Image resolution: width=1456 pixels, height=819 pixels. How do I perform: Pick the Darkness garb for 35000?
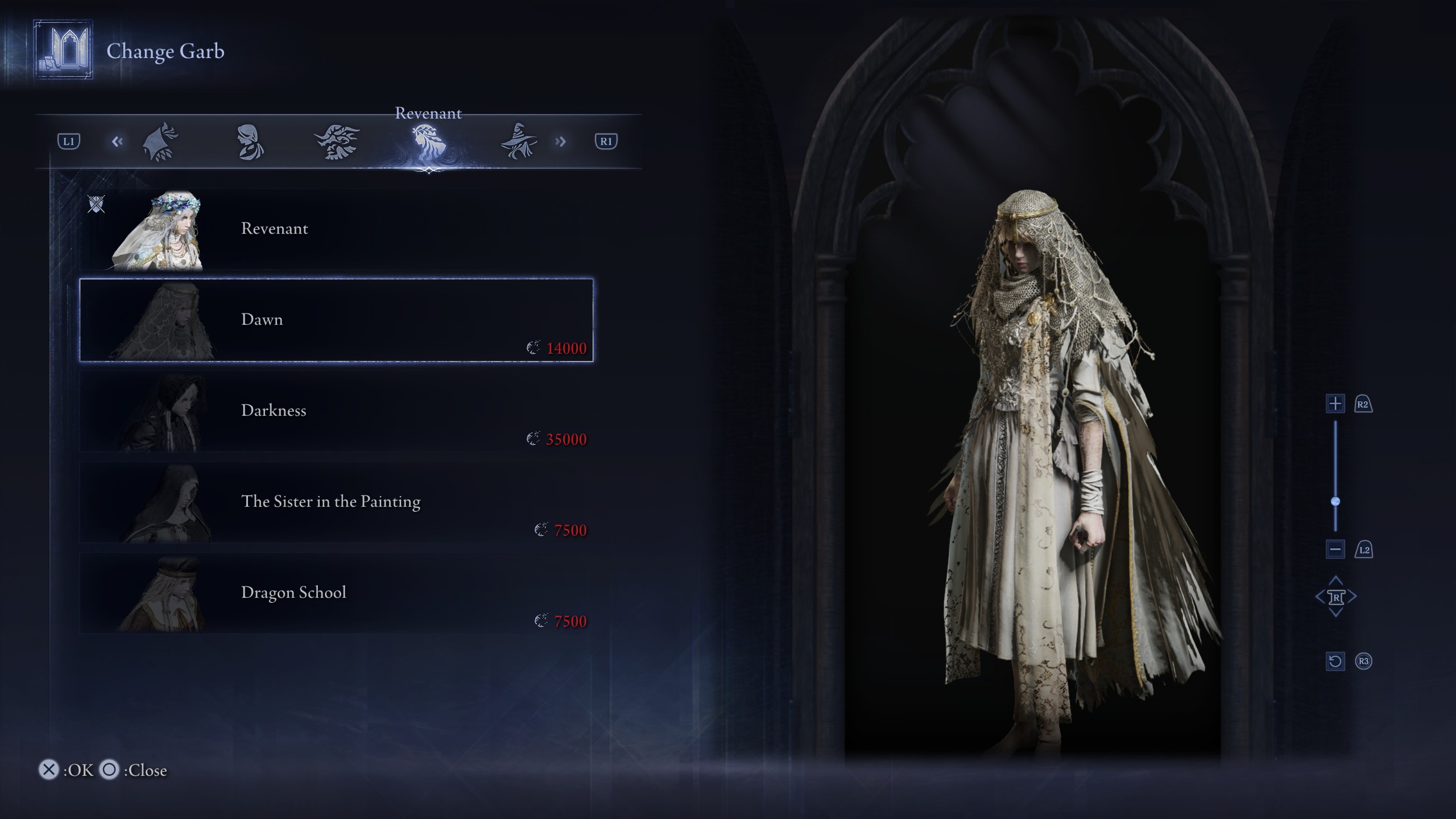[x=336, y=411]
